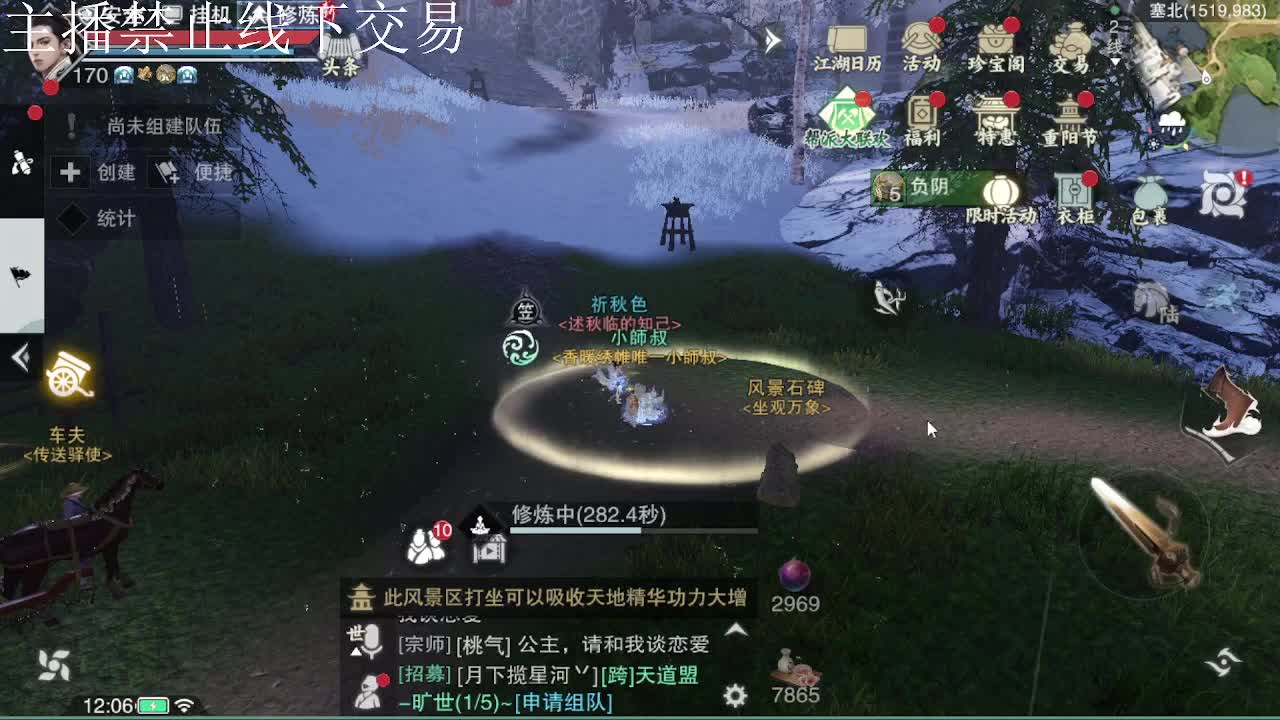
Task: Open the 重阳节 festival event
Action: (x=1071, y=113)
